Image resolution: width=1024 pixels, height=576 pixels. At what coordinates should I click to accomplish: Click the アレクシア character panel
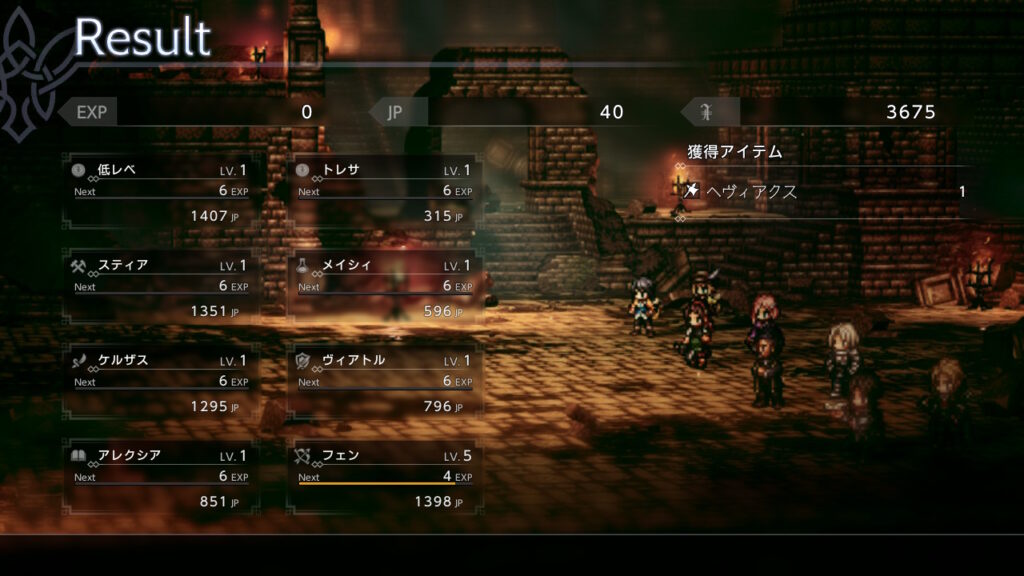click(x=160, y=478)
